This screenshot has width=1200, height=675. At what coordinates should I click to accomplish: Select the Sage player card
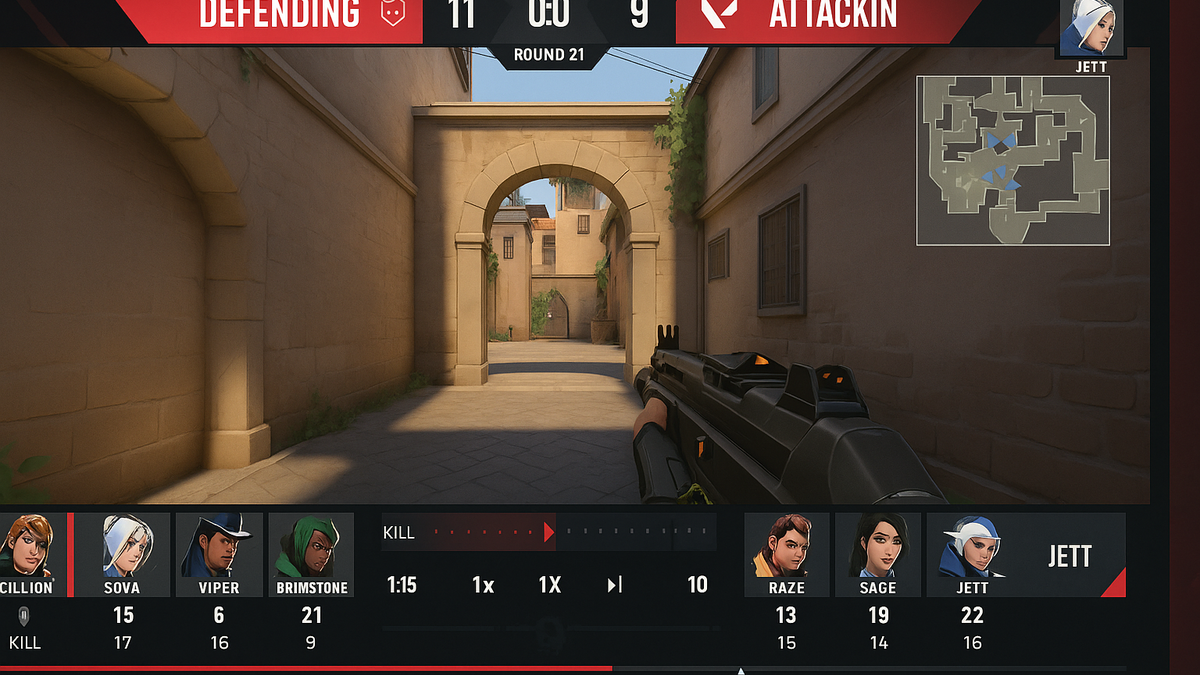point(878,546)
